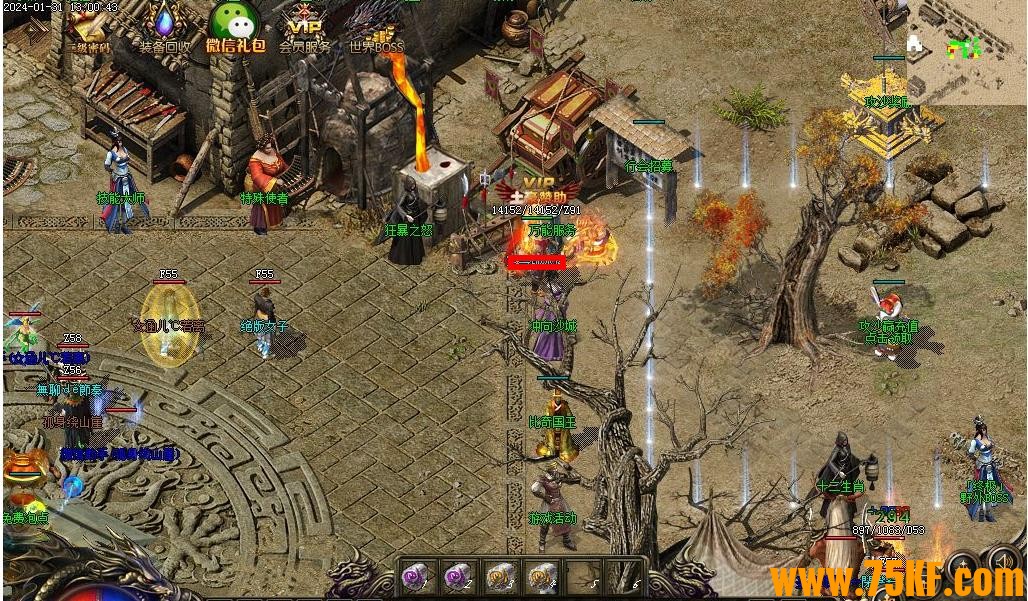
Task: Use the purple scroll in hotbar slot 1
Action: coord(416,576)
